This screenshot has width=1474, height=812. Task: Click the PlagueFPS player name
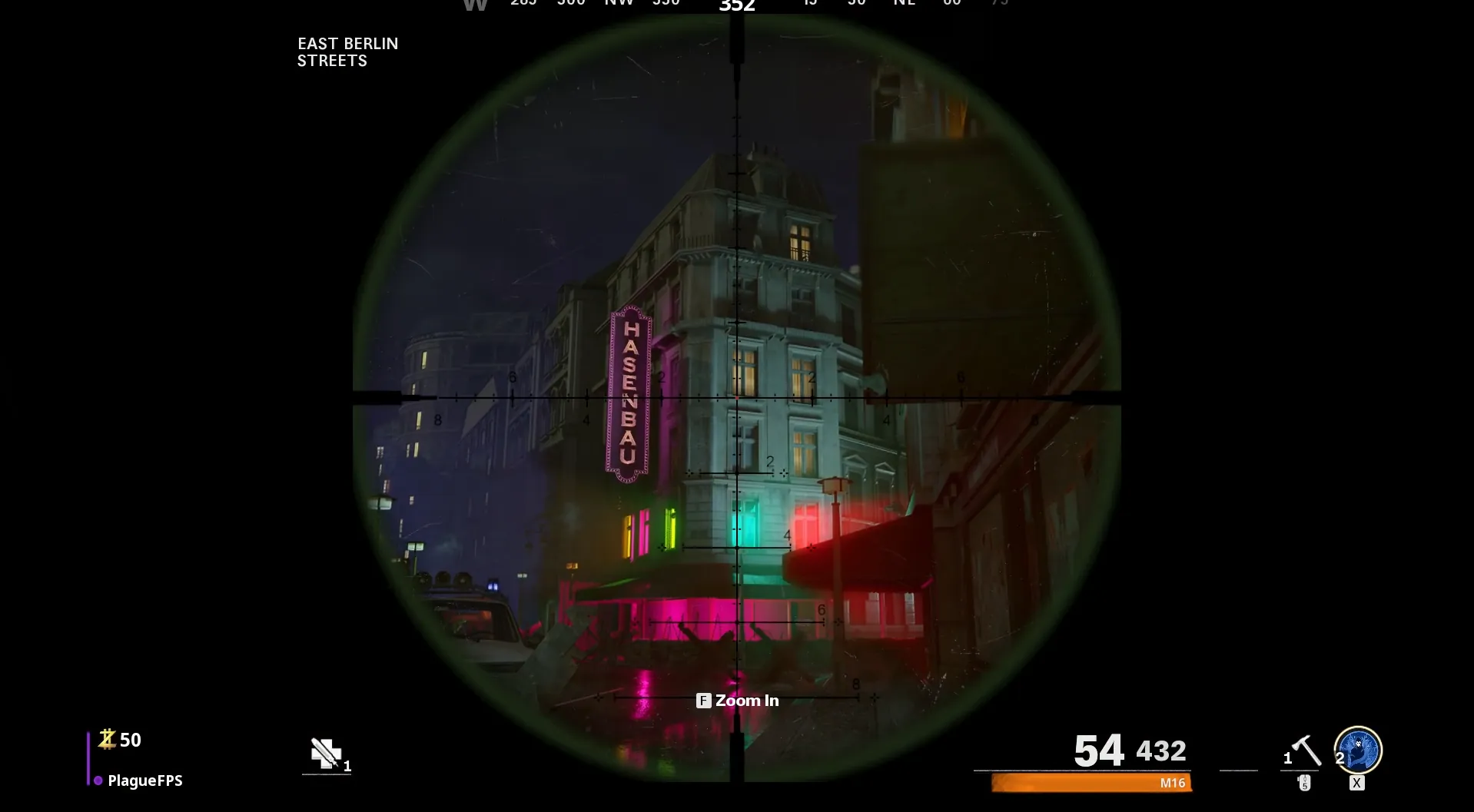[145, 781]
